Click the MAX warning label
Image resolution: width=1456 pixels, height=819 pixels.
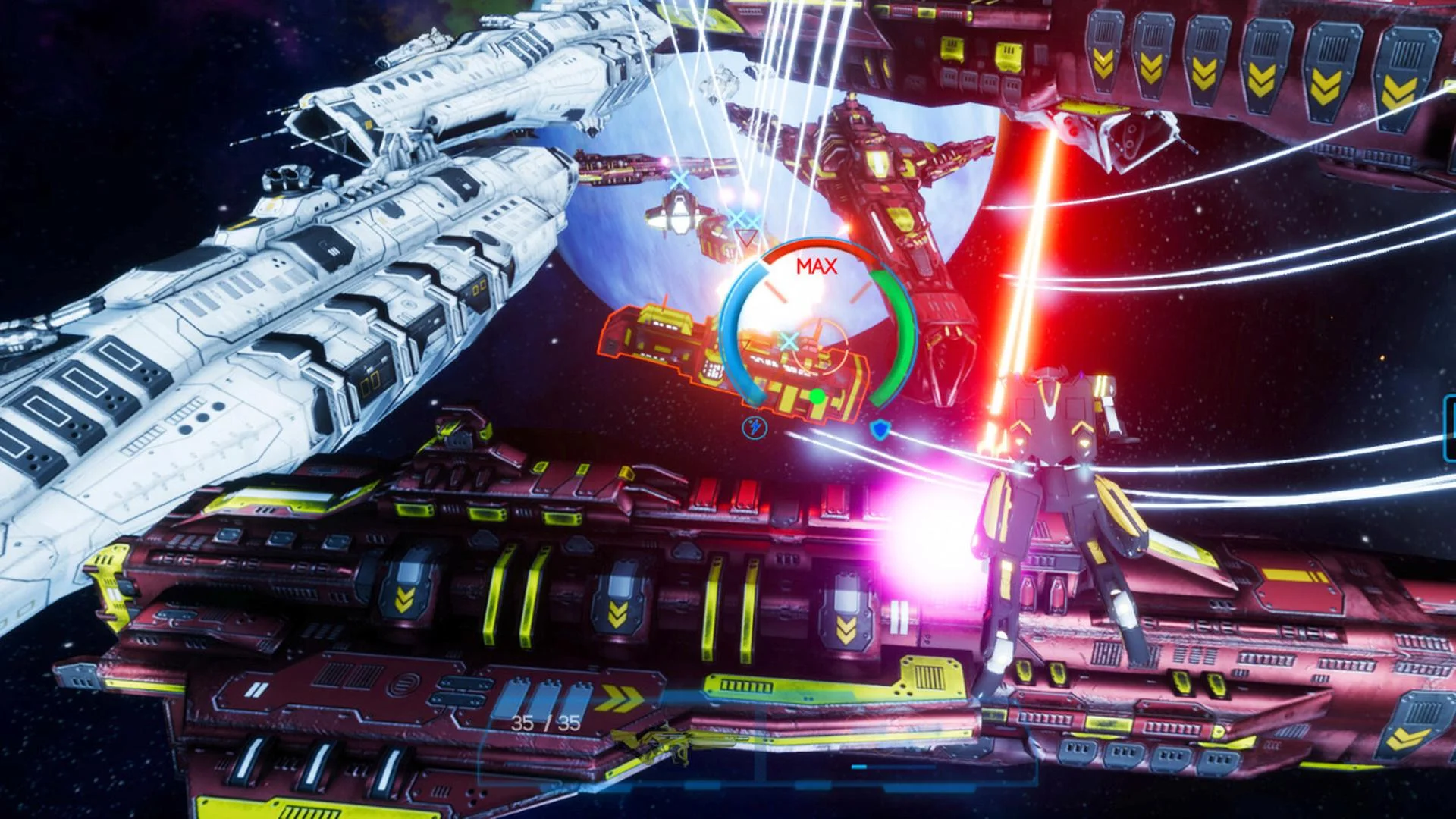[x=817, y=265]
